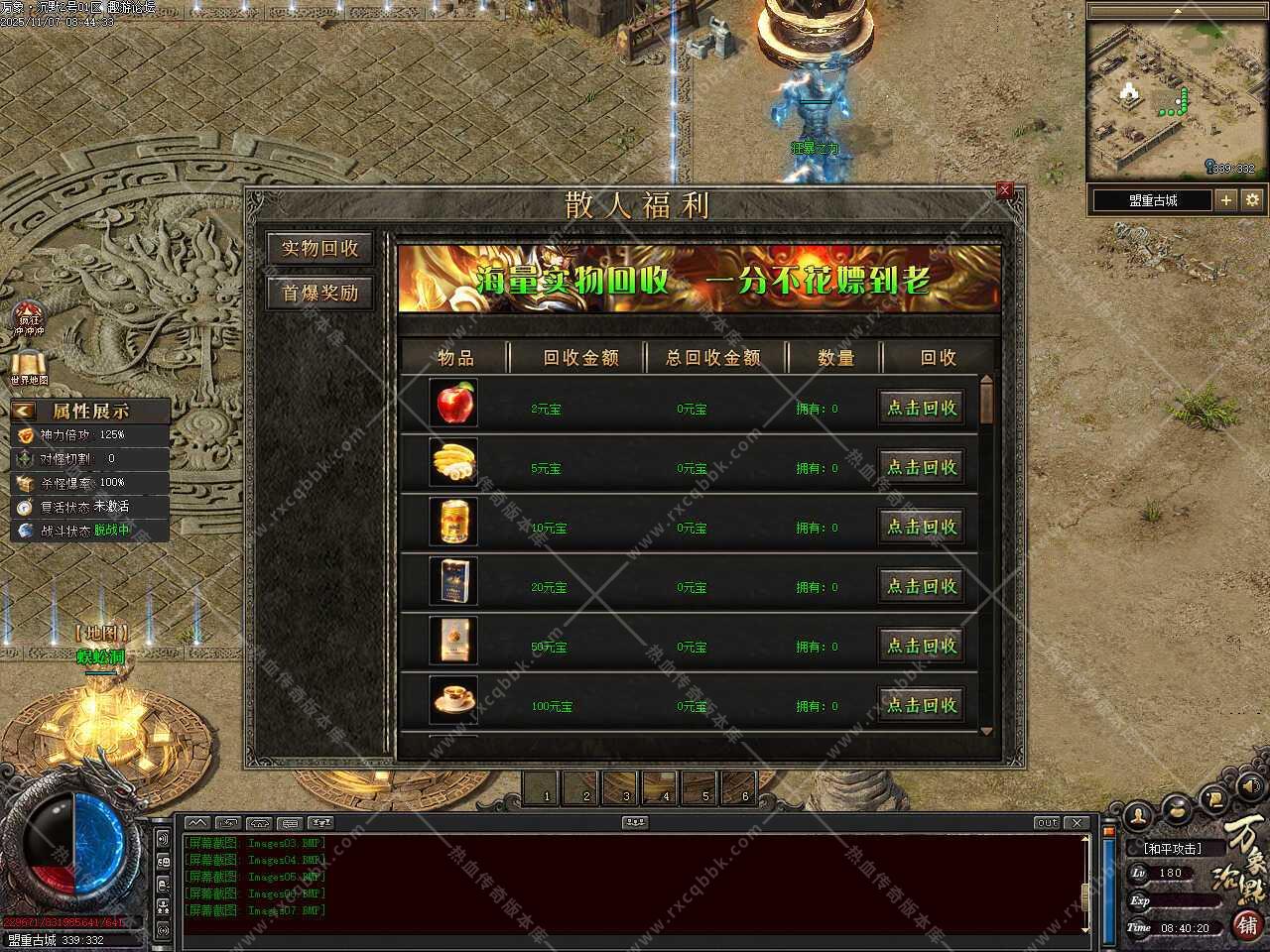Recycle the red apple item
The width and height of the screenshot is (1270, 952).
922,408
